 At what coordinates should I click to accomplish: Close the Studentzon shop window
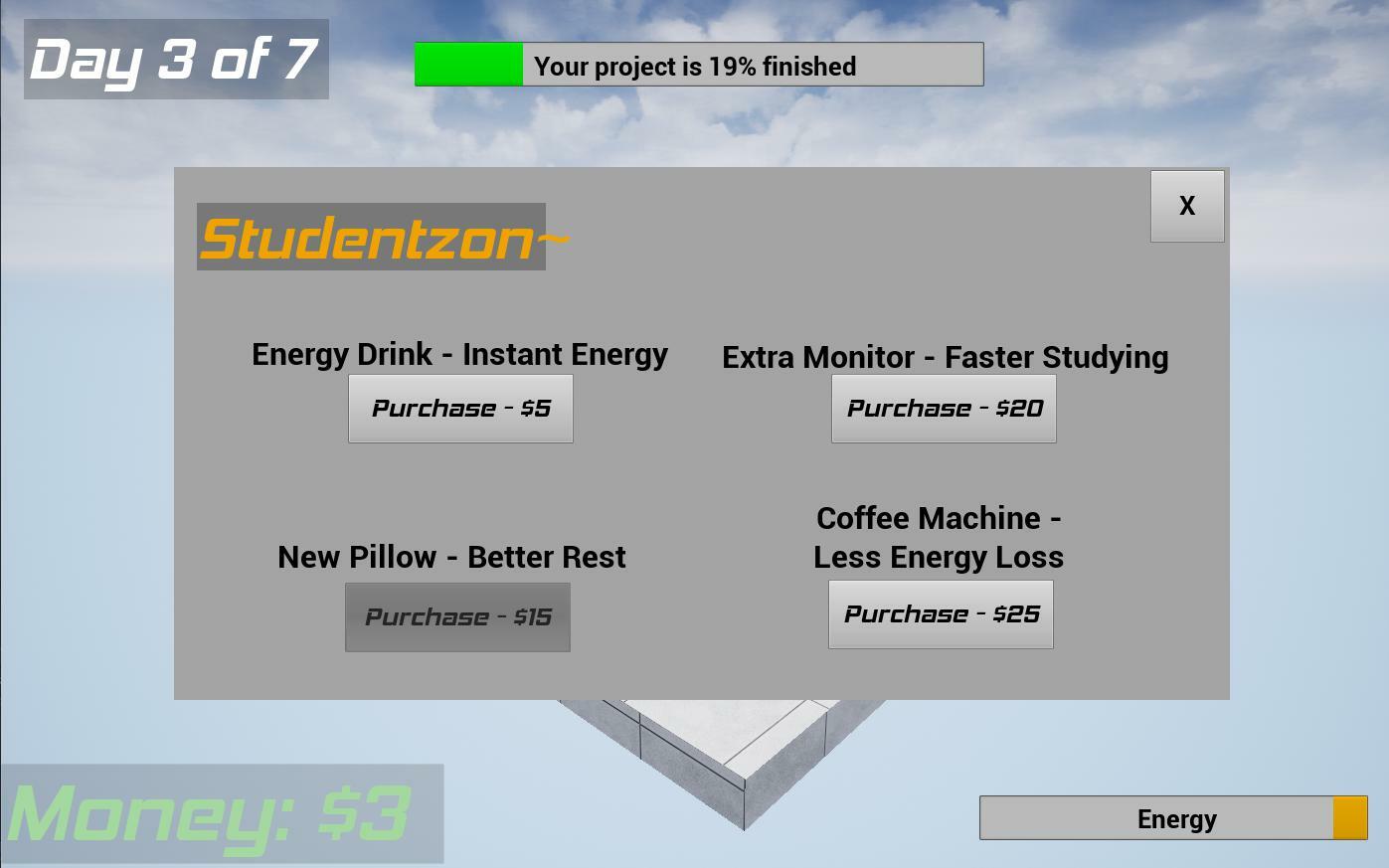[x=1186, y=206]
